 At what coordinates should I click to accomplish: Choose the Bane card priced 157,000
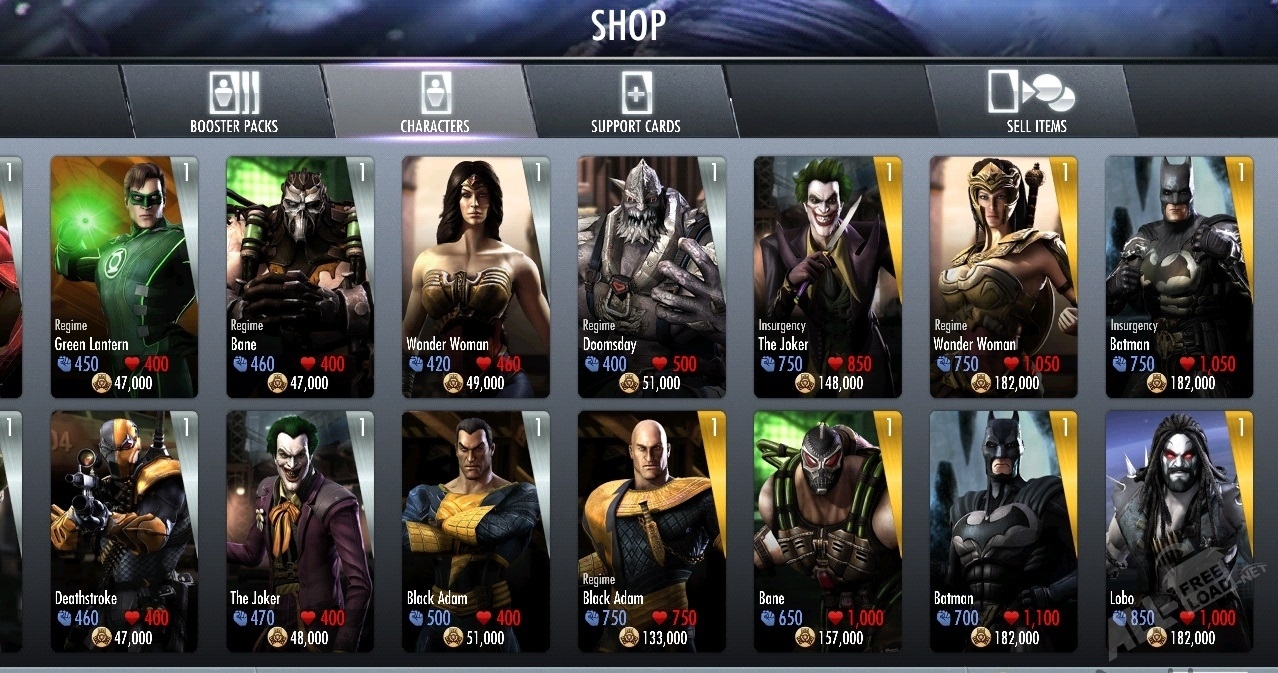(x=828, y=530)
